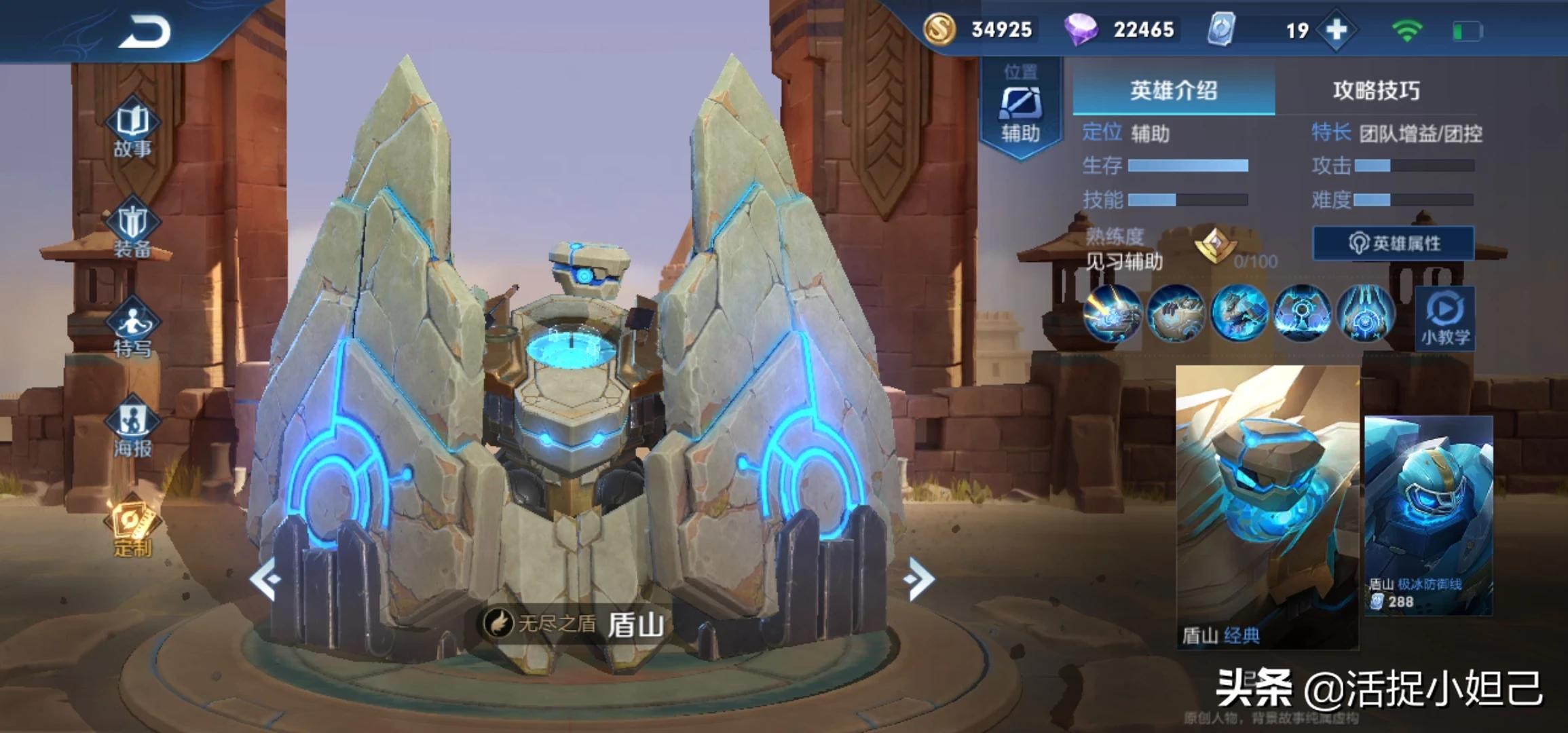This screenshot has height=733, width=1568.
Task: Play the 小教学 tutorial video
Action: (x=1445, y=318)
